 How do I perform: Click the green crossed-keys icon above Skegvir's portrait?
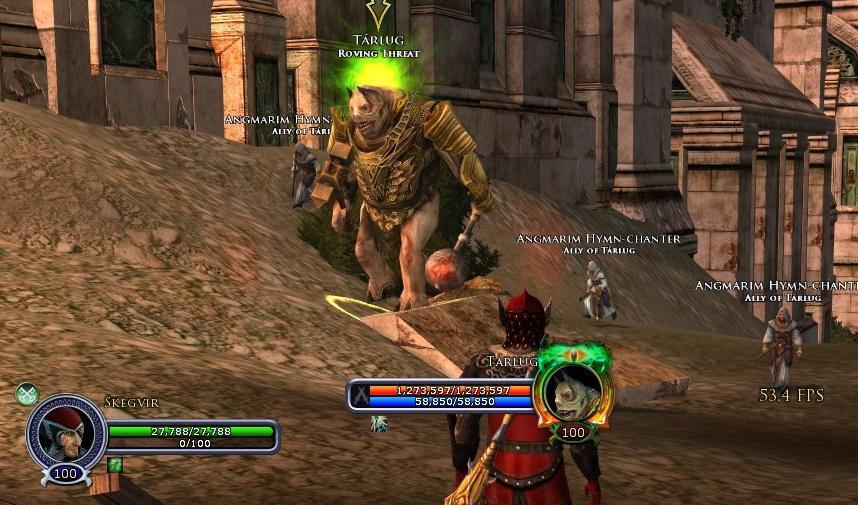(27, 394)
